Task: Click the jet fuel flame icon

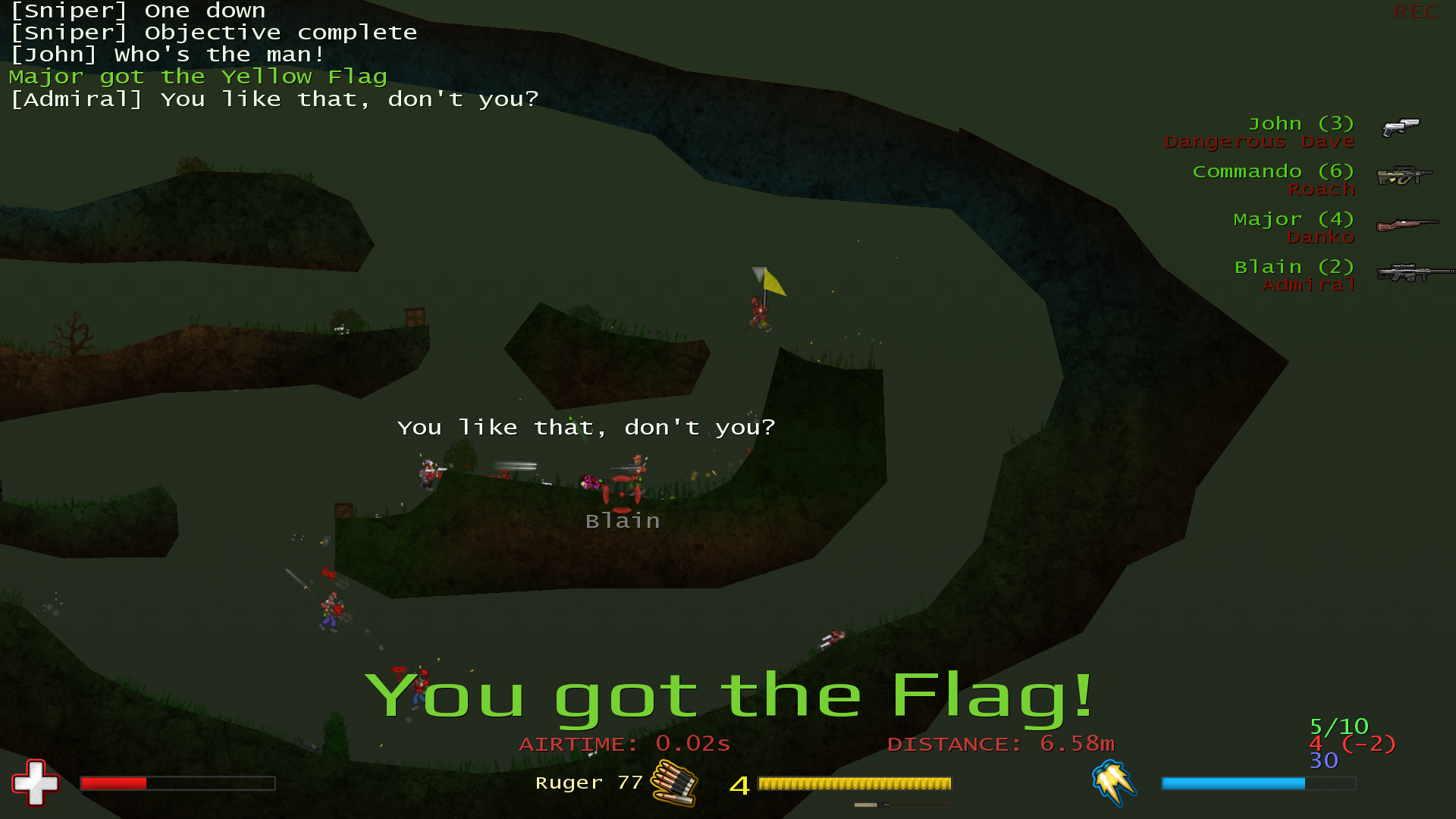Action: click(1113, 782)
